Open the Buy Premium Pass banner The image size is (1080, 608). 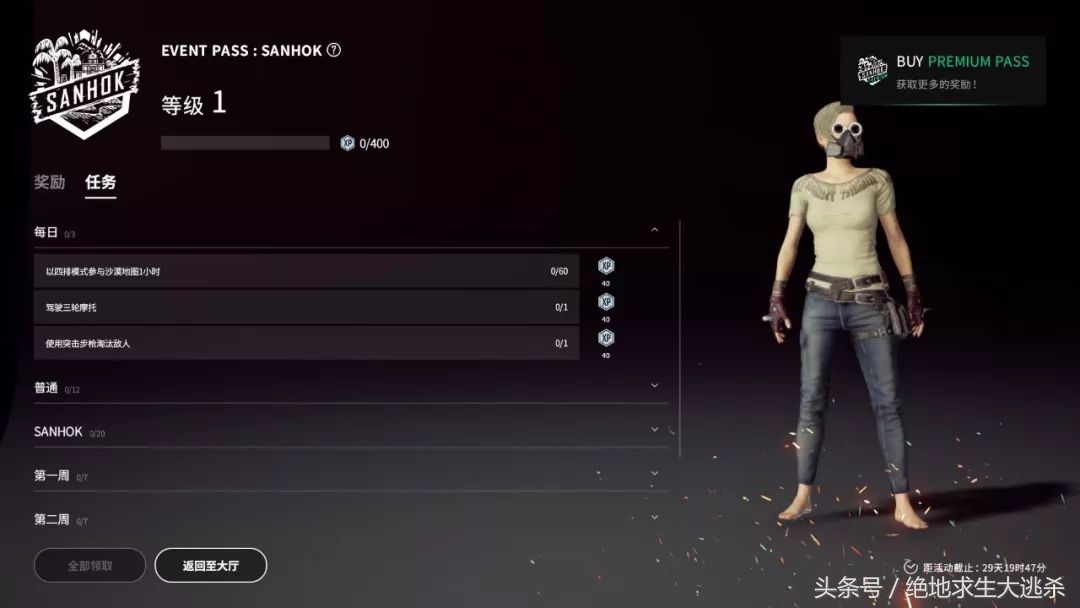pos(943,71)
